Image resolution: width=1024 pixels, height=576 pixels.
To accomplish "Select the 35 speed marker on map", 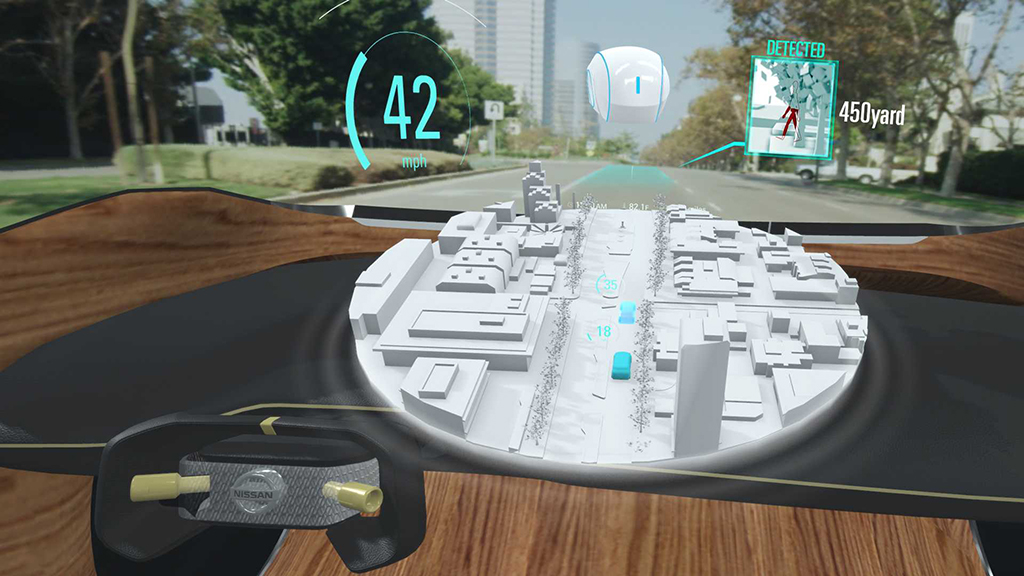I will coord(609,285).
